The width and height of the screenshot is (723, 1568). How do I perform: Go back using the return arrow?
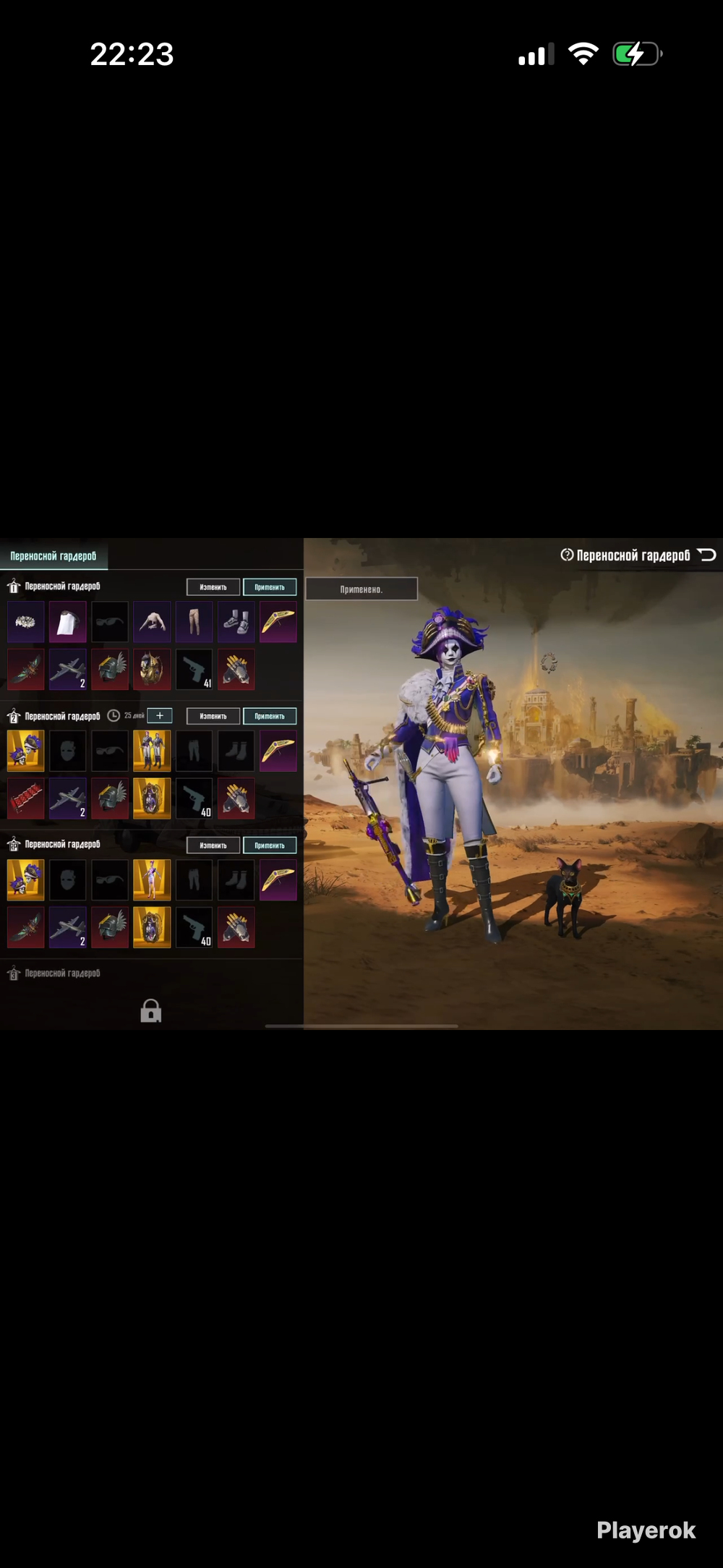707,555
